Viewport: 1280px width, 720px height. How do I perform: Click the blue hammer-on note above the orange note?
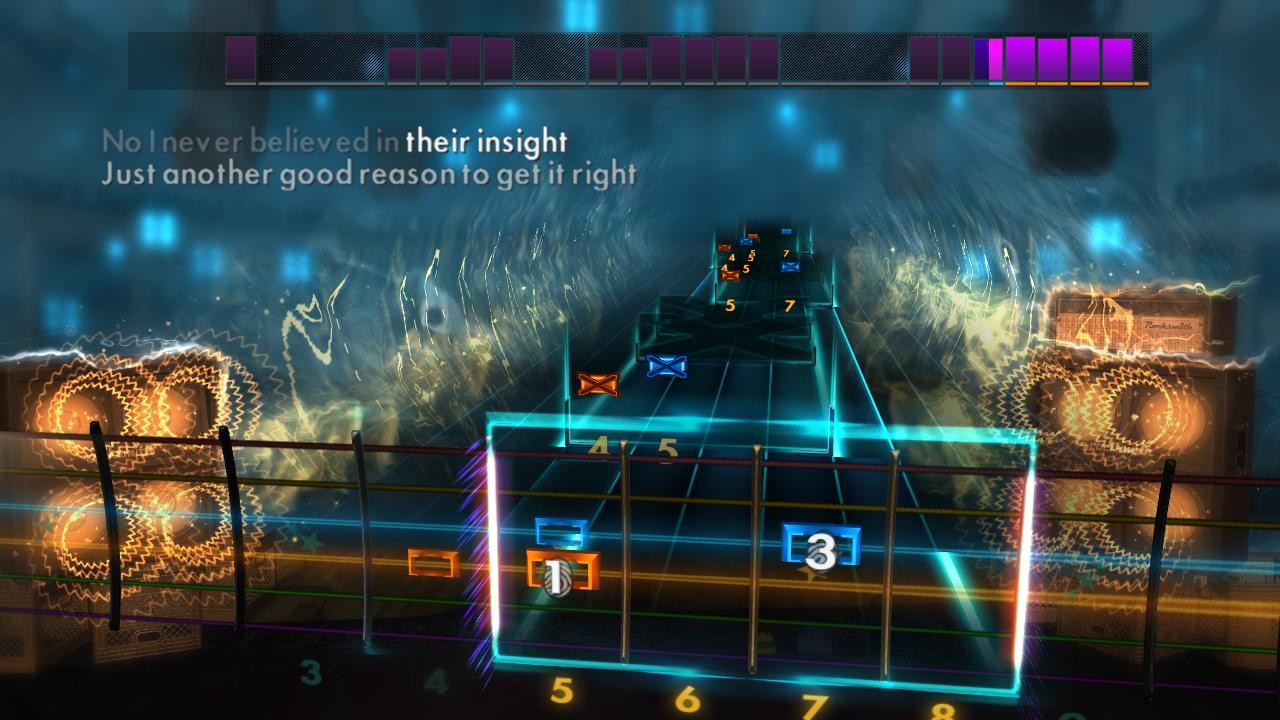click(560, 529)
